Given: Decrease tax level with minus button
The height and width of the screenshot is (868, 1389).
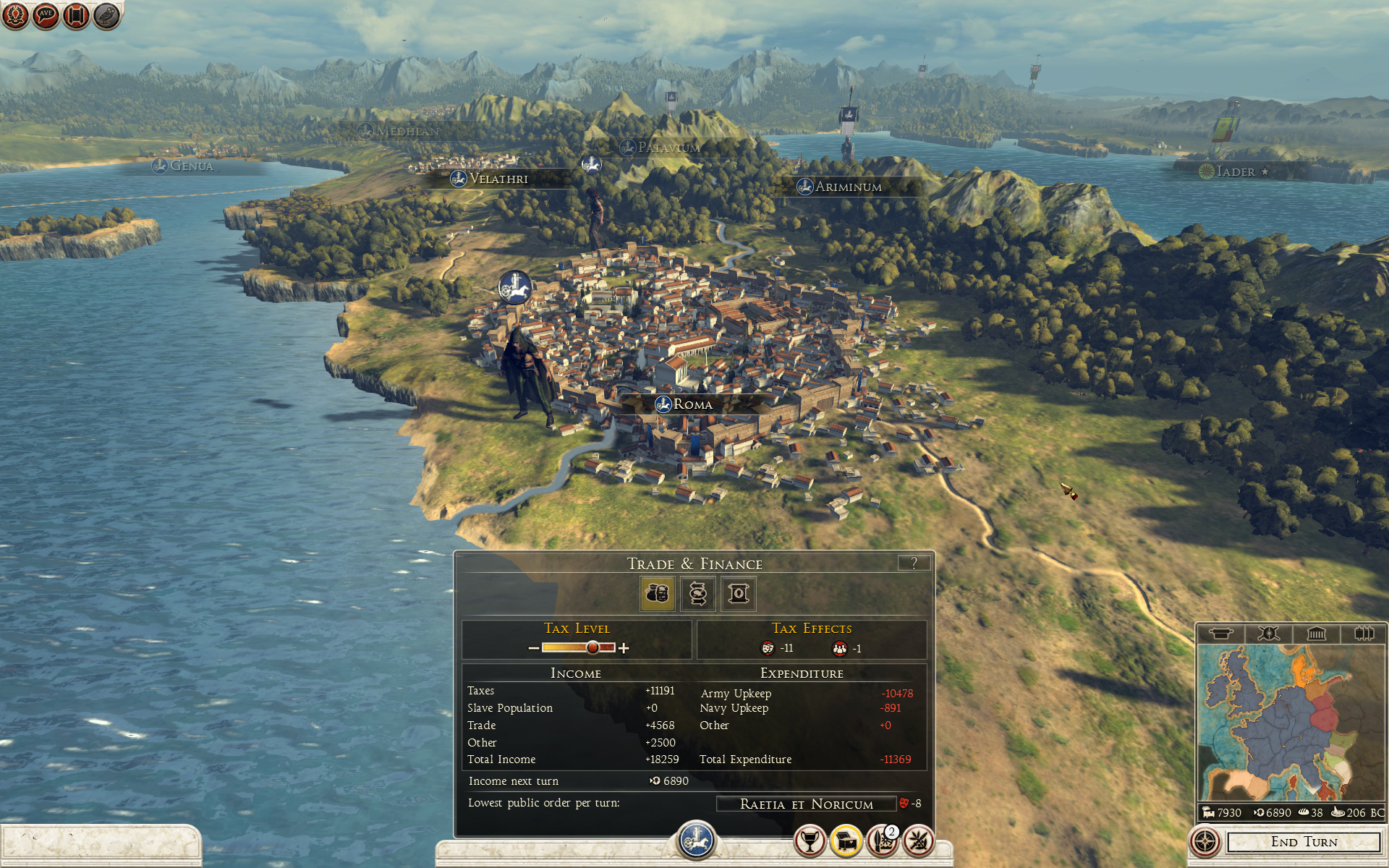Looking at the screenshot, I should point(534,648).
